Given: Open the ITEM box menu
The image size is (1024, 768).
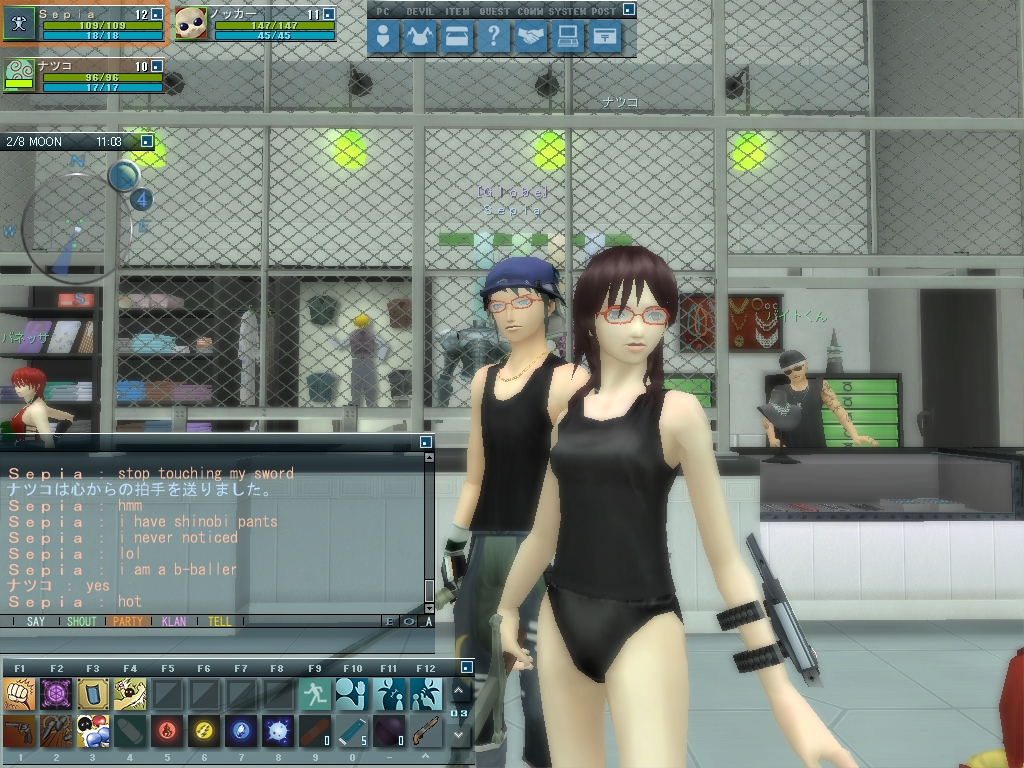Looking at the screenshot, I should pyautogui.click(x=457, y=38).
